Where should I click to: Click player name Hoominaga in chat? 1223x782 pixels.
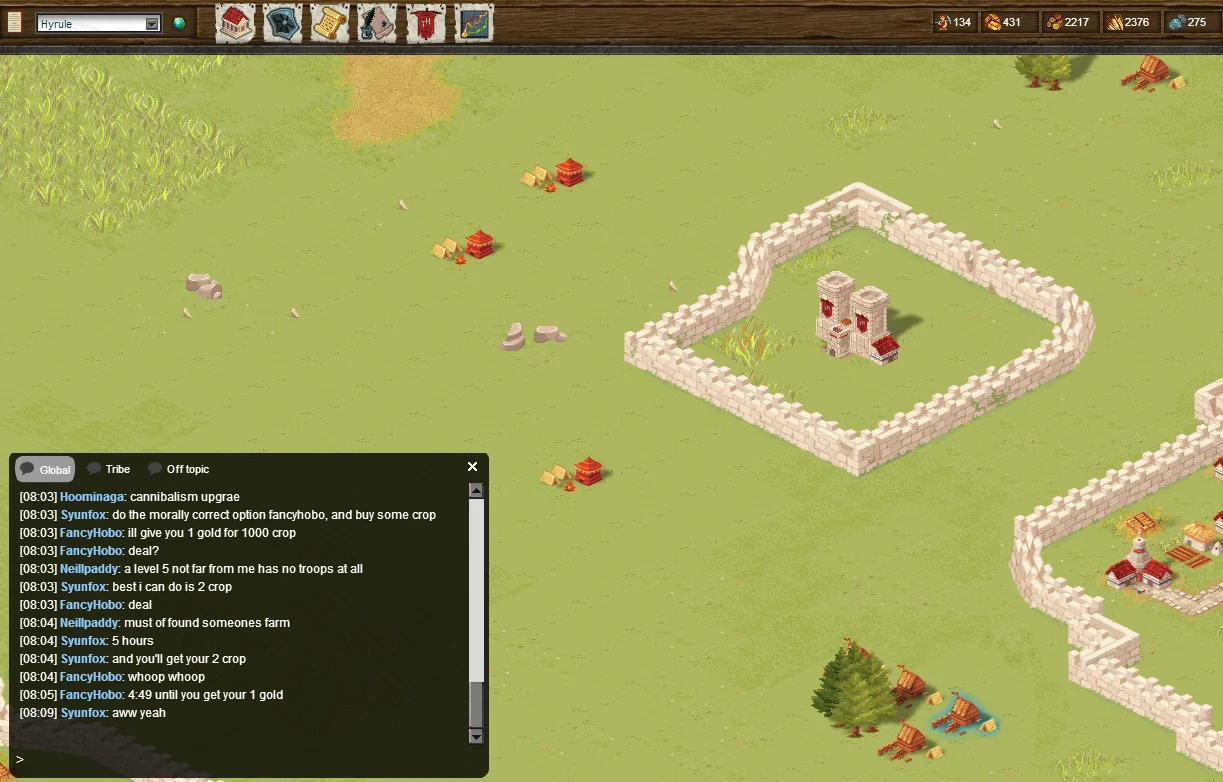point(92,497)
